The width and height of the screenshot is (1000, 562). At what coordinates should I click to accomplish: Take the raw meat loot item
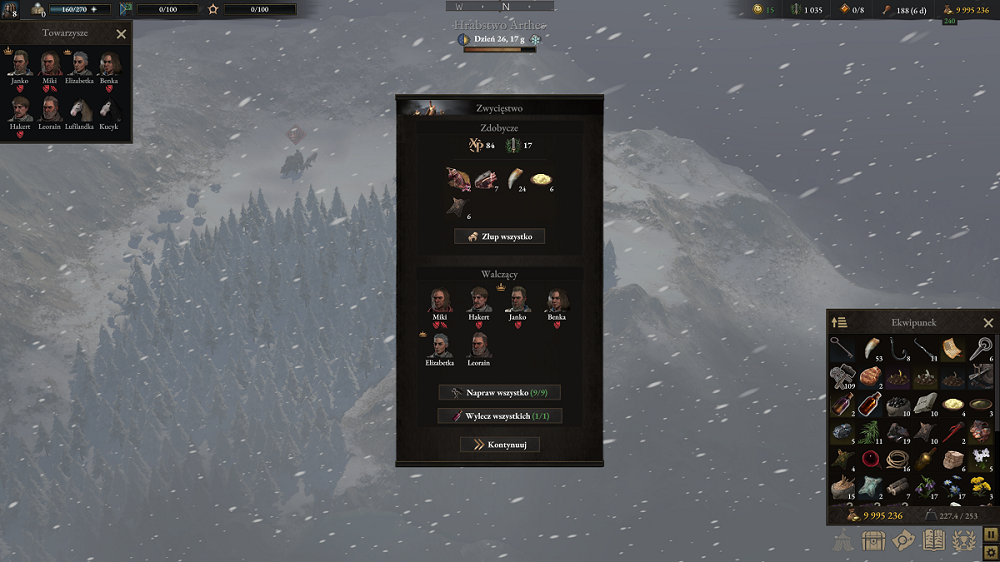click(458, 180)
